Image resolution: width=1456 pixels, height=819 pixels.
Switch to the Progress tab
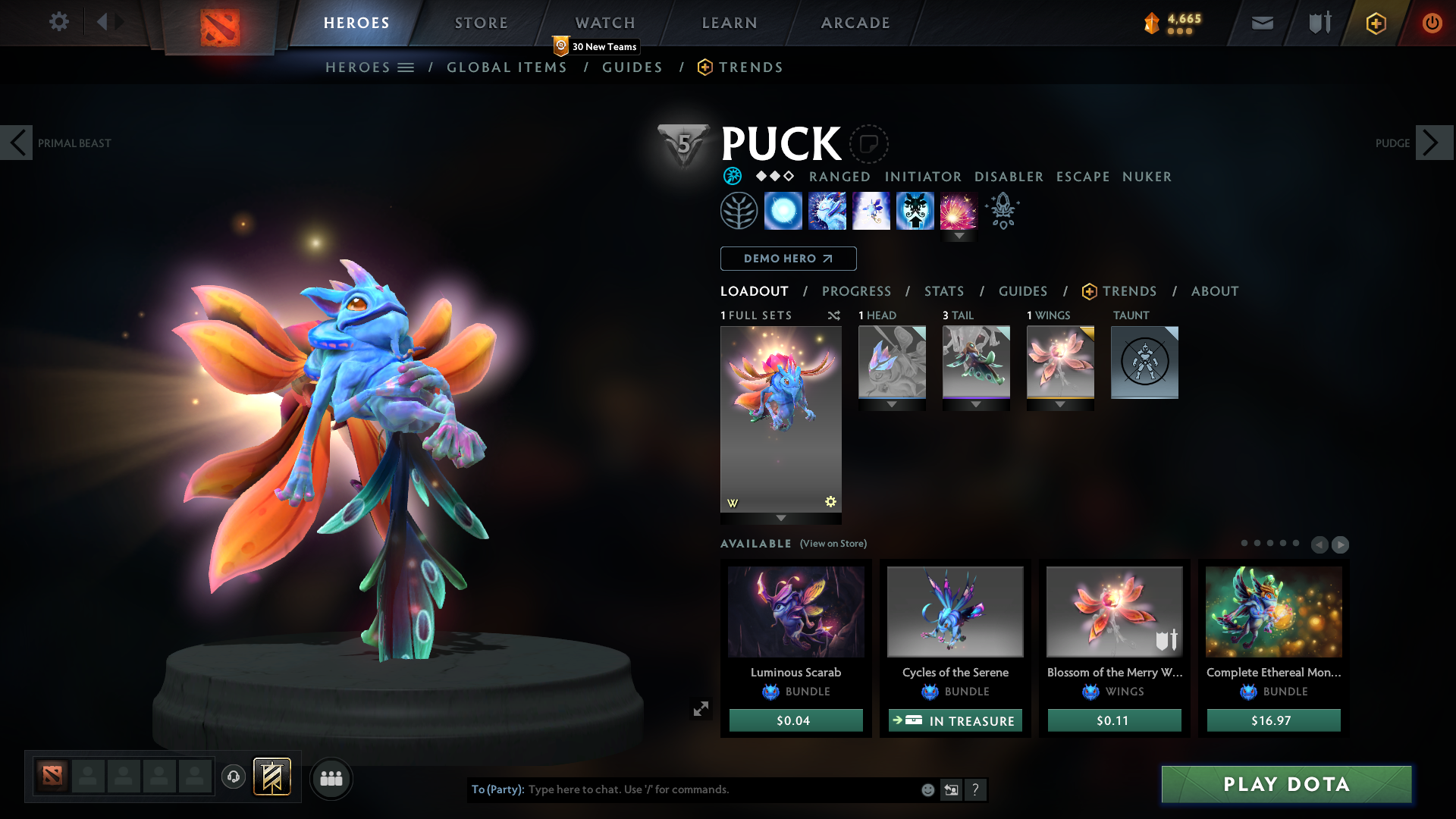(857, 291)
